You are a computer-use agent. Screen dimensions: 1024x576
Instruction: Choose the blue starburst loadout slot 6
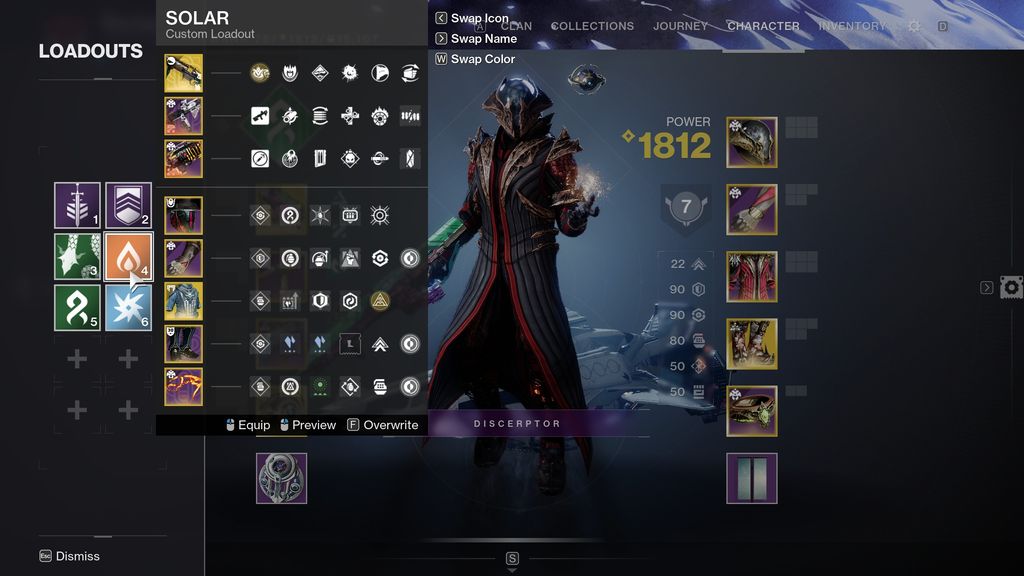128,308
